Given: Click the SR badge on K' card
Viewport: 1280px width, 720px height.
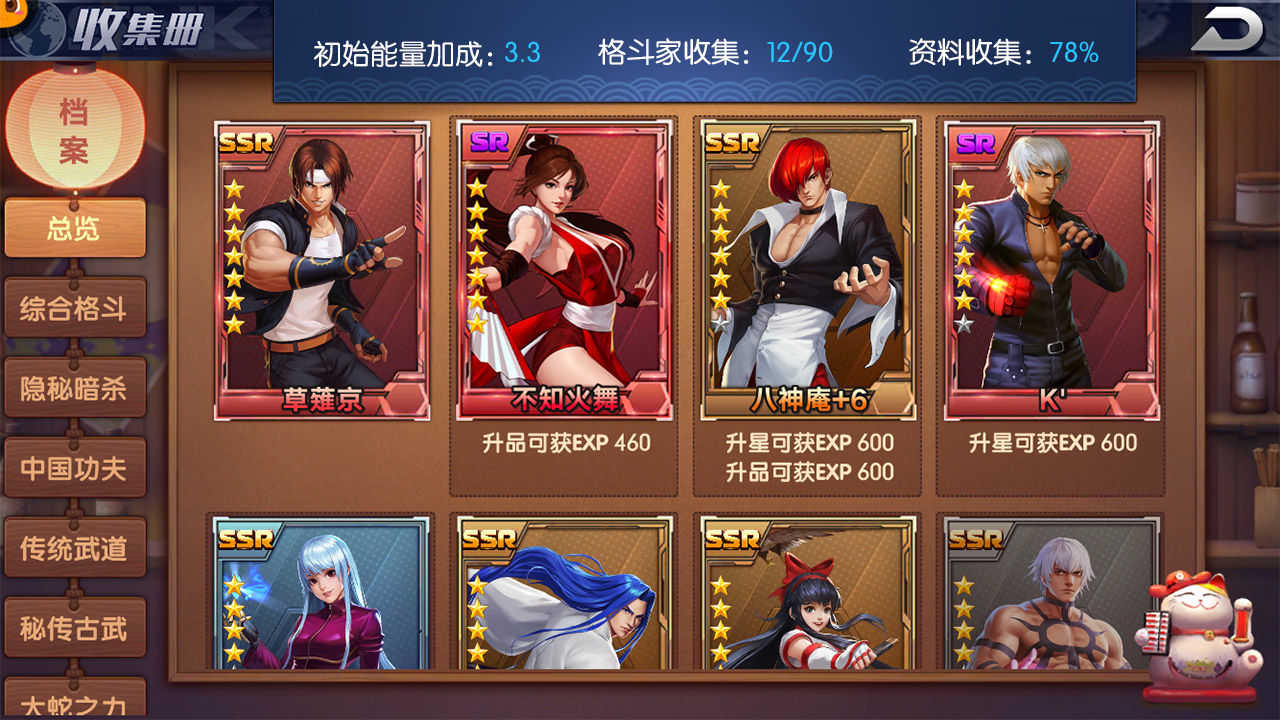Looking at the screenshot, I should coord(975,146).
